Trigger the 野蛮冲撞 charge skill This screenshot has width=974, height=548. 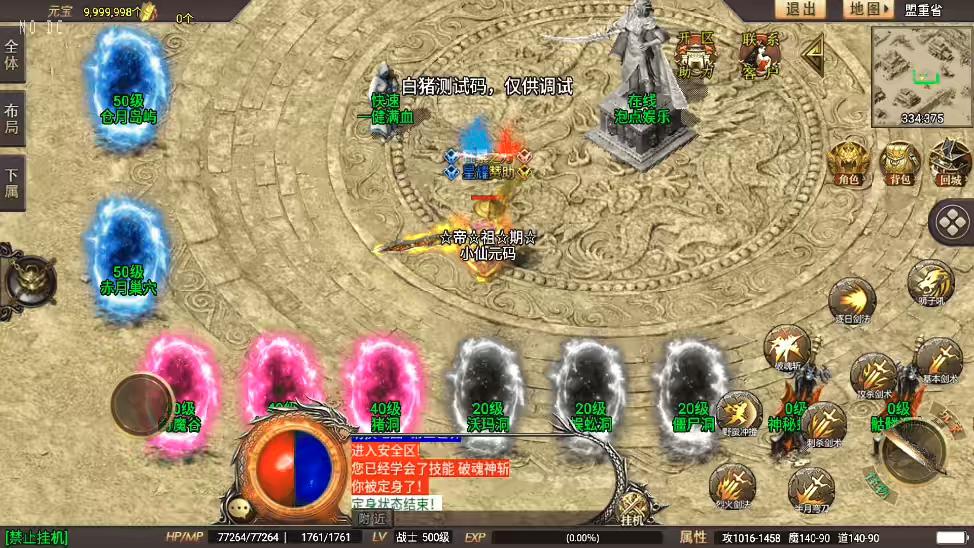coord(738,414)
